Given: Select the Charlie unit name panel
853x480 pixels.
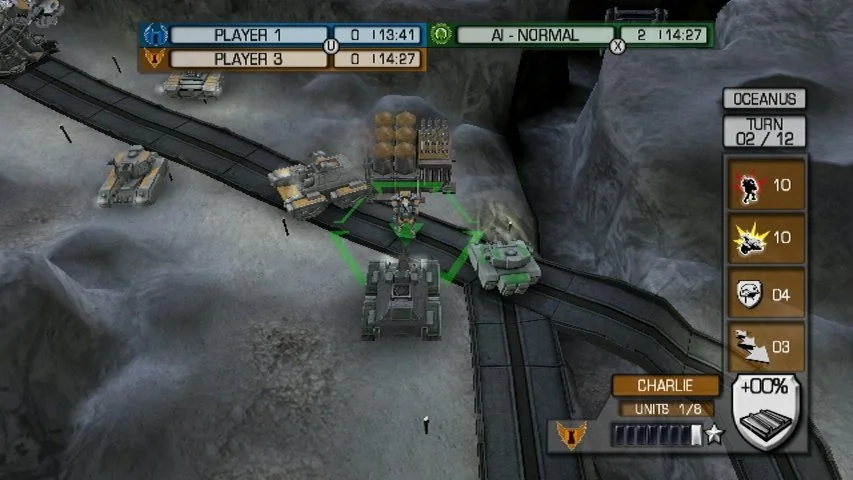Looking at the screenshot, I should (665, 386).
